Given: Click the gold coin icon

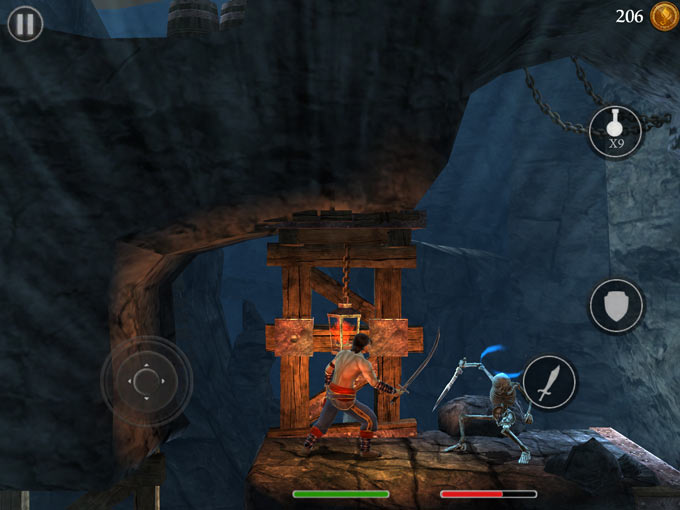Looking at the screenshot, I should (662, 16).
